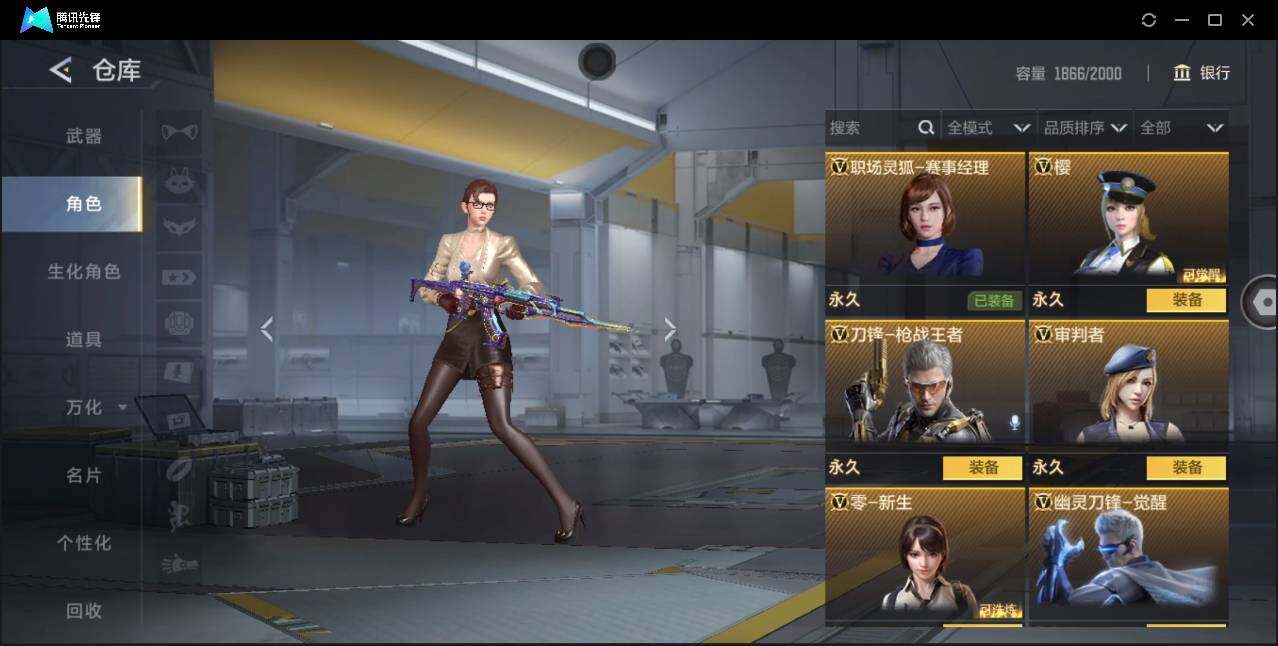Open the 全模式 mode dropdown
Image resolution: width=1278 pixels, height=646 pixels.
click(x=988, y=128)
